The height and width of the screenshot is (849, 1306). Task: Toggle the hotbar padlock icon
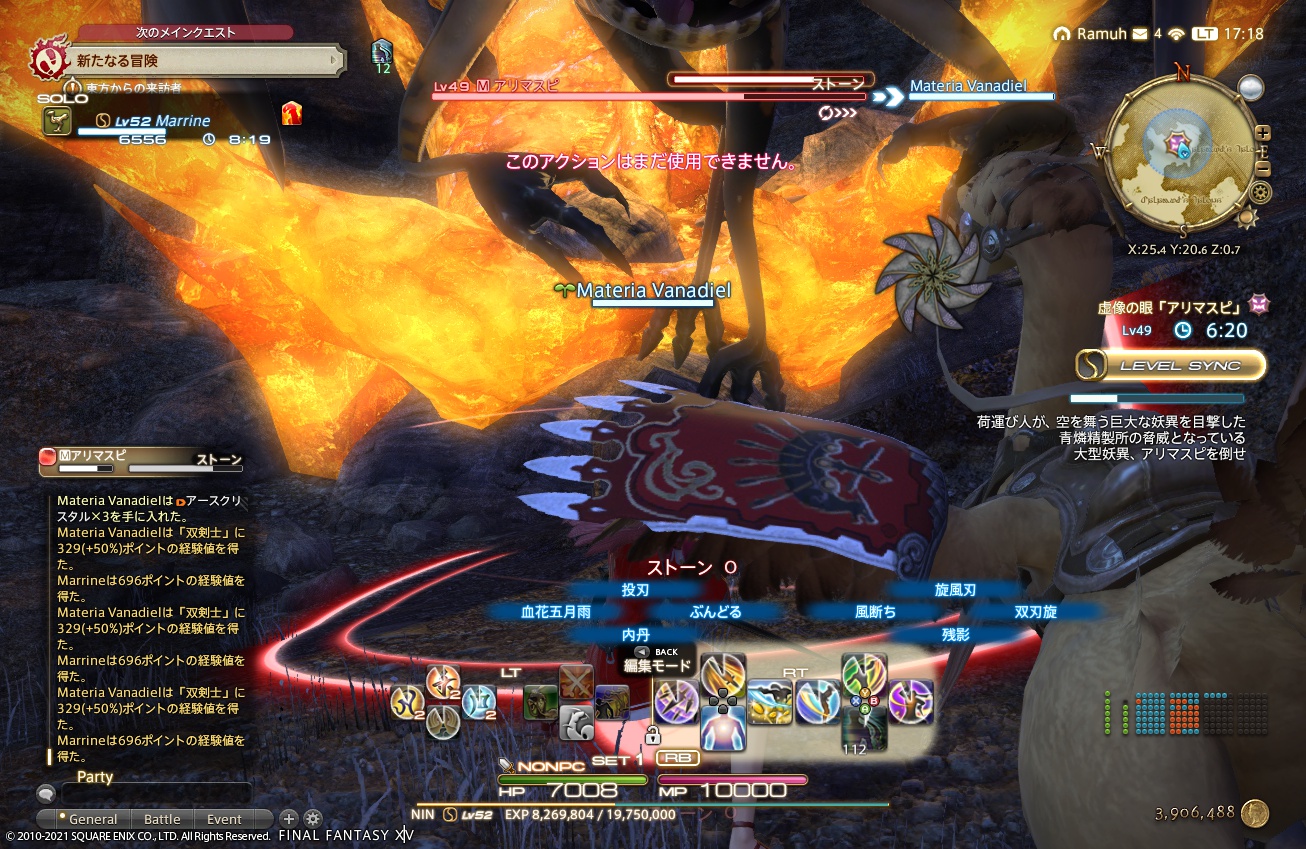click(652, 737)
